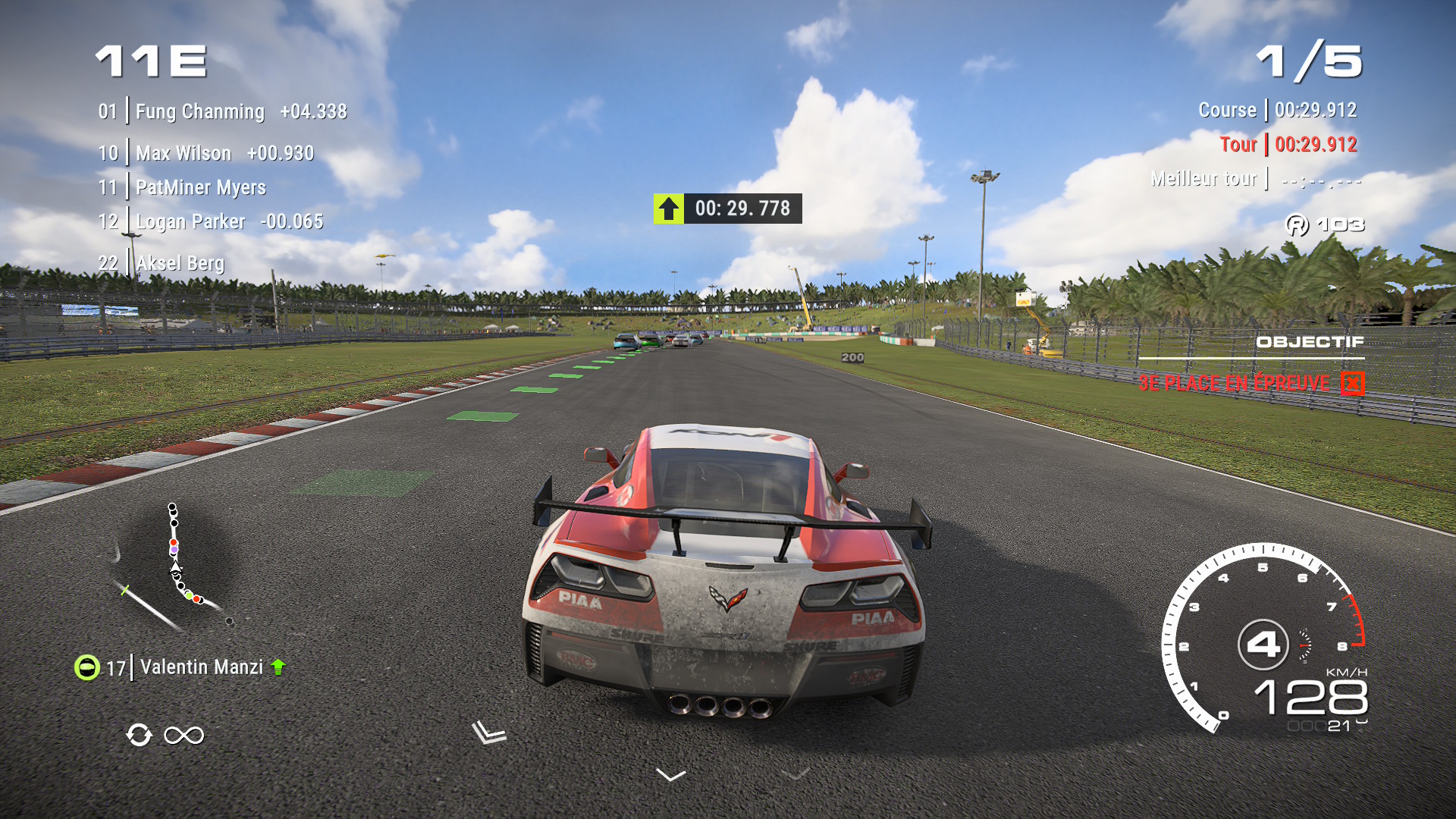Click the green teammate status circle icon
This screenshot has height=819, width=1456.
click(87, 667)
